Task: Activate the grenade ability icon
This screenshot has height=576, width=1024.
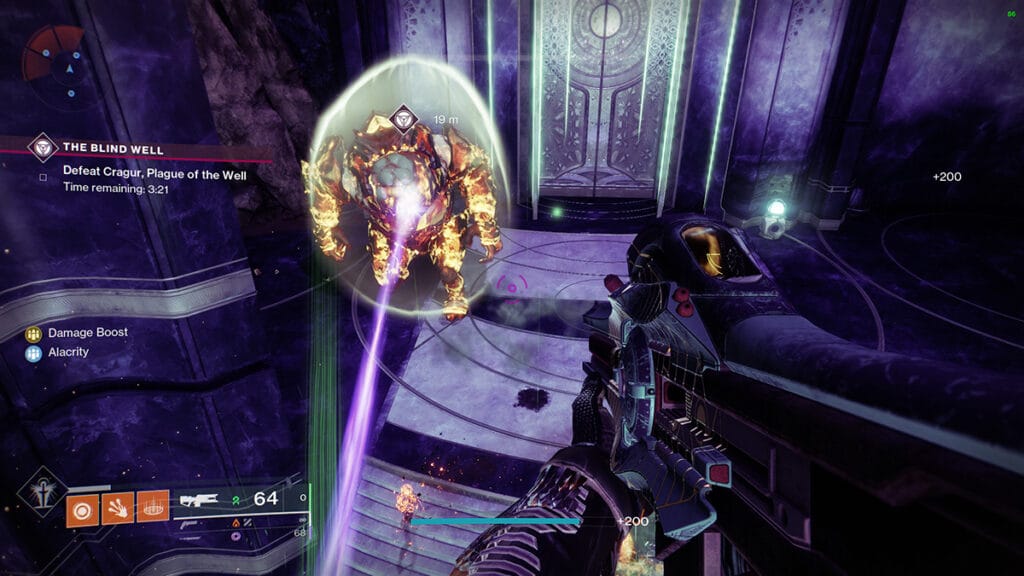Action: coord(82,508)
